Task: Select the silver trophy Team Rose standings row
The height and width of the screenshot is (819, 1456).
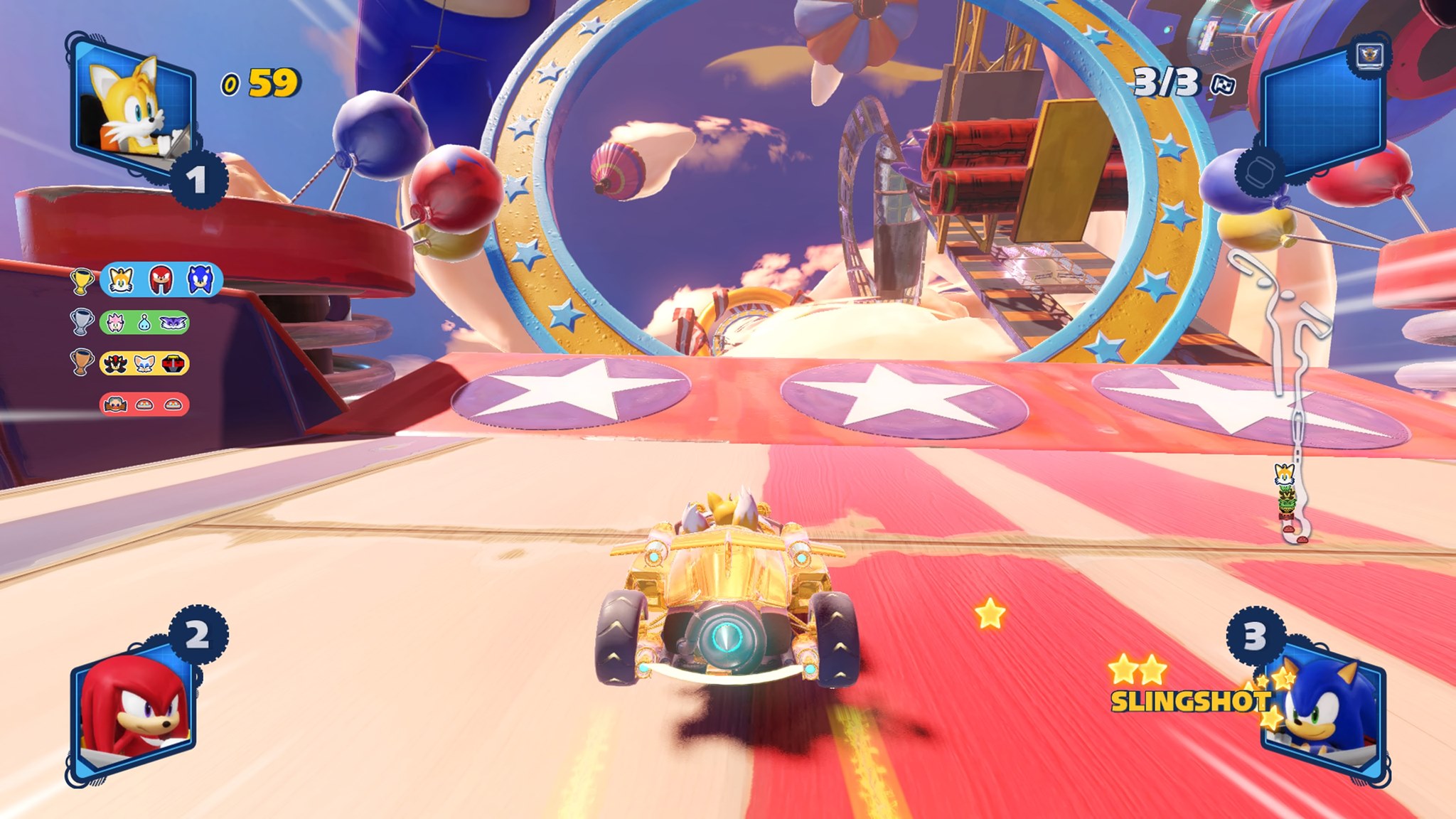Action: (x=144, y=323)
